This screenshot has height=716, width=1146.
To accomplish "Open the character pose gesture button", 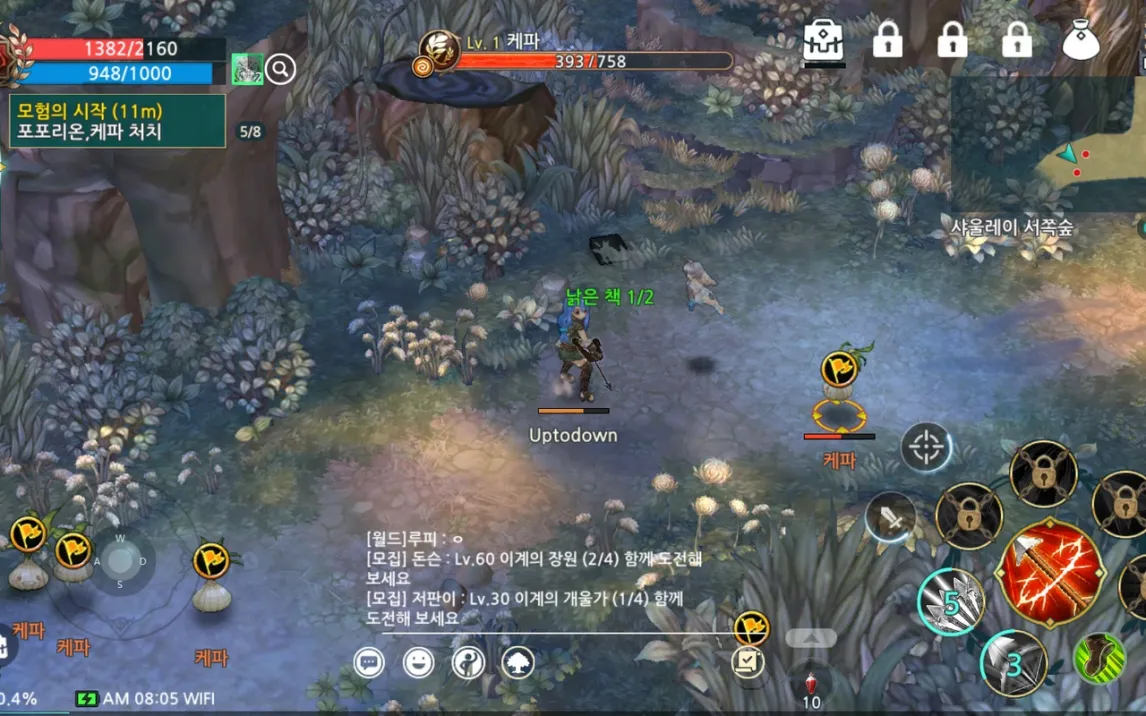I will 468,662.
